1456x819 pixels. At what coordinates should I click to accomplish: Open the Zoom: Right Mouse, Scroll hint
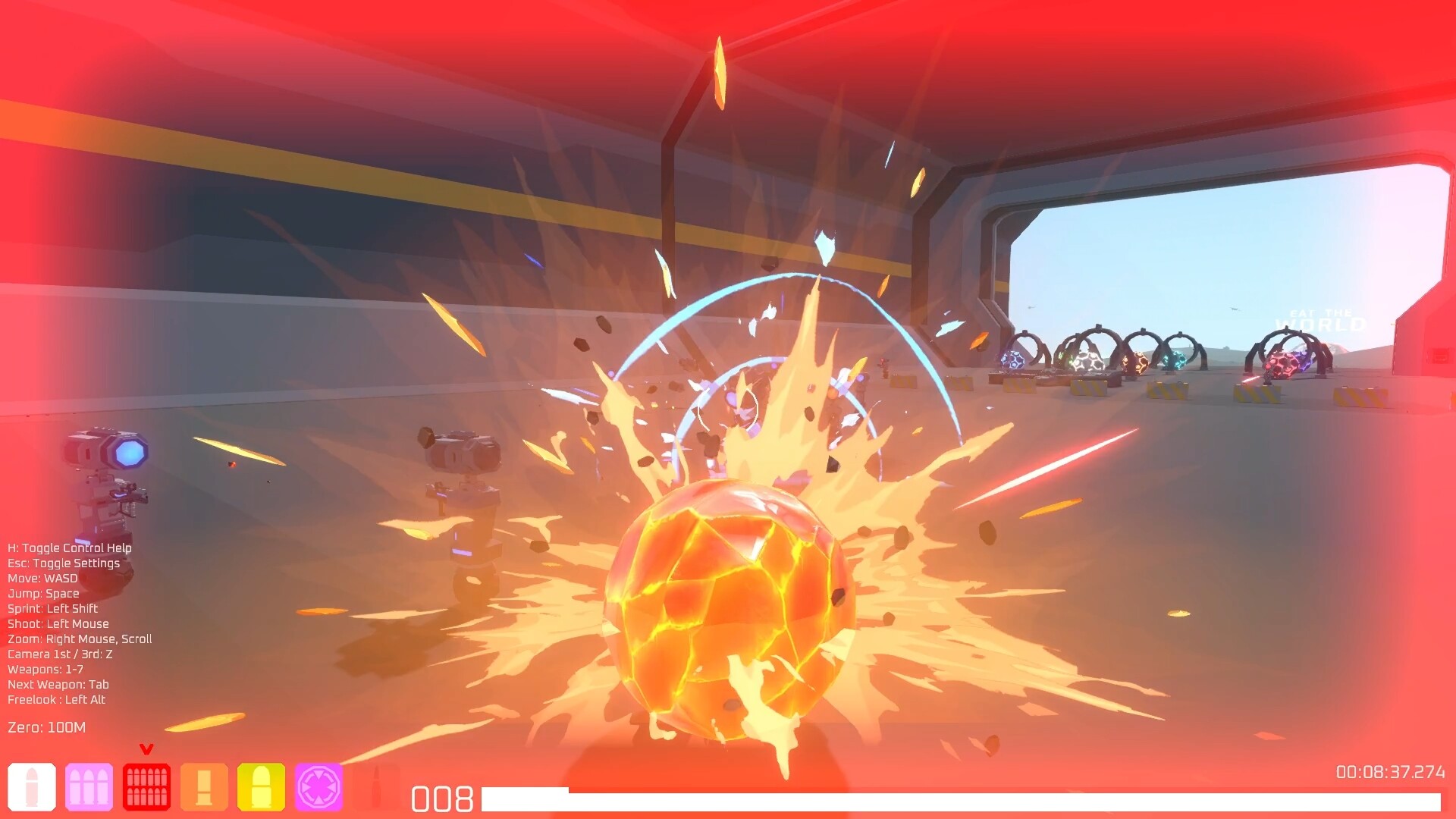pyautogui.click(x=78, y=639)
